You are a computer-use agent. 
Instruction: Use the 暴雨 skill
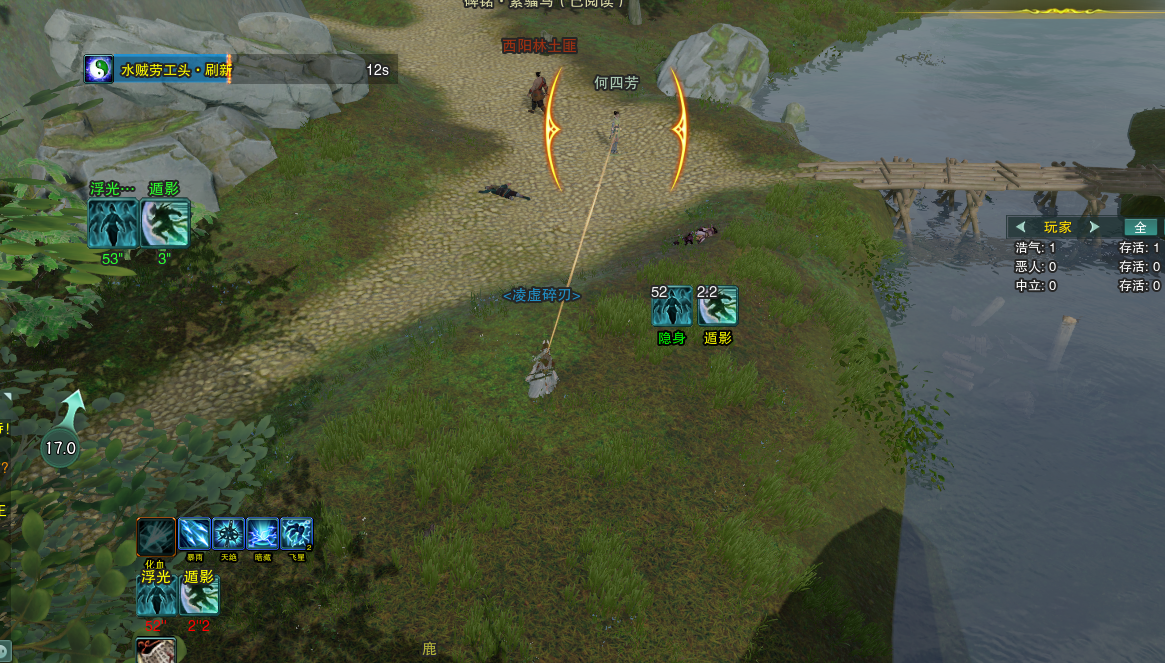coord(194,534)
